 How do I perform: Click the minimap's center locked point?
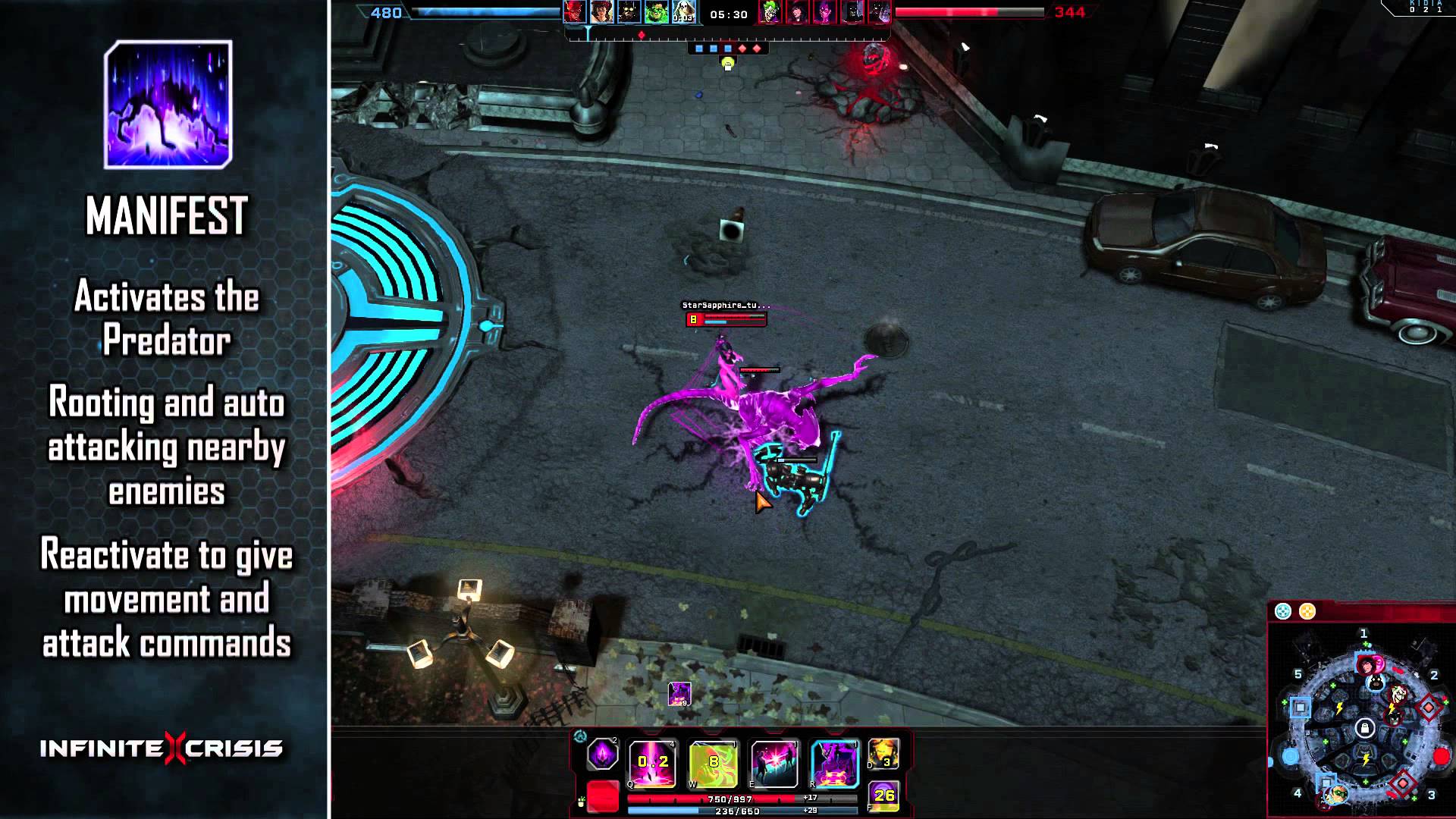(1365, 729)
